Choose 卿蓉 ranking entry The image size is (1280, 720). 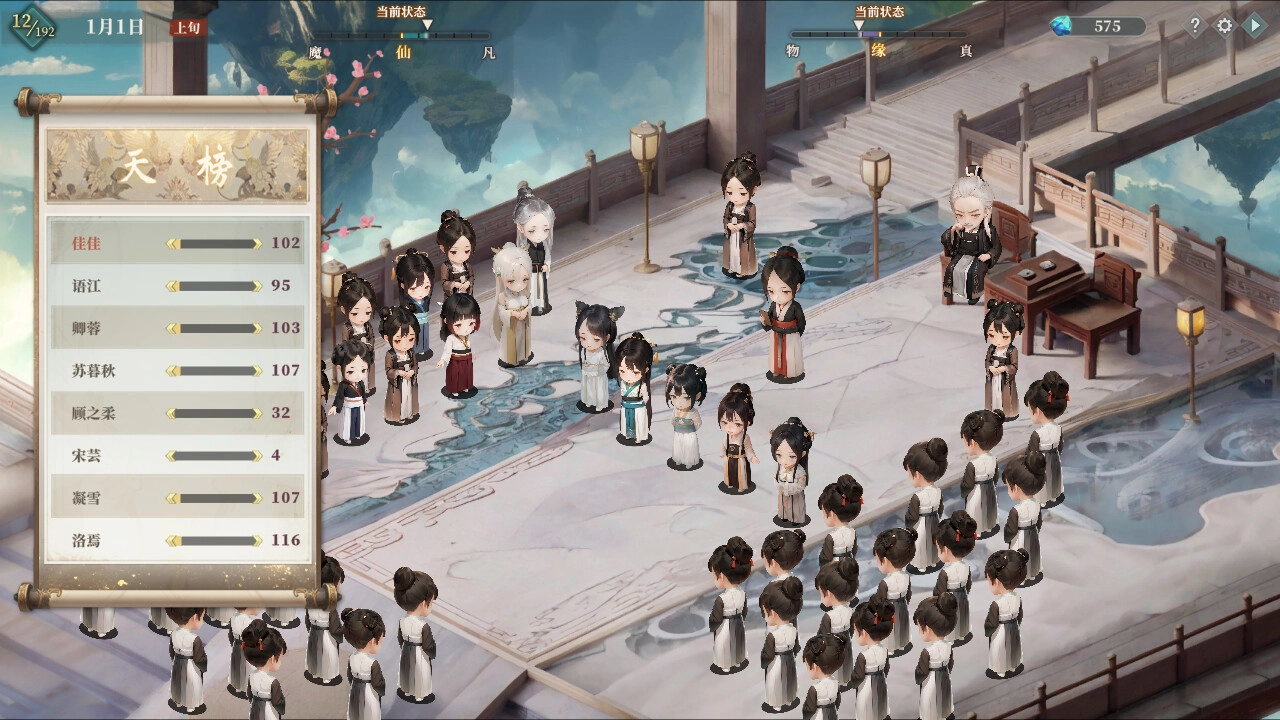point(177,328)
